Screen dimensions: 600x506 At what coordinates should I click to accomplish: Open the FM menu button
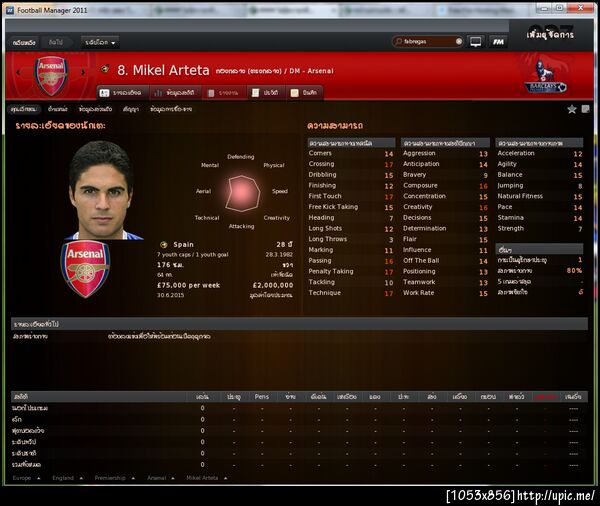pos(499,42)
